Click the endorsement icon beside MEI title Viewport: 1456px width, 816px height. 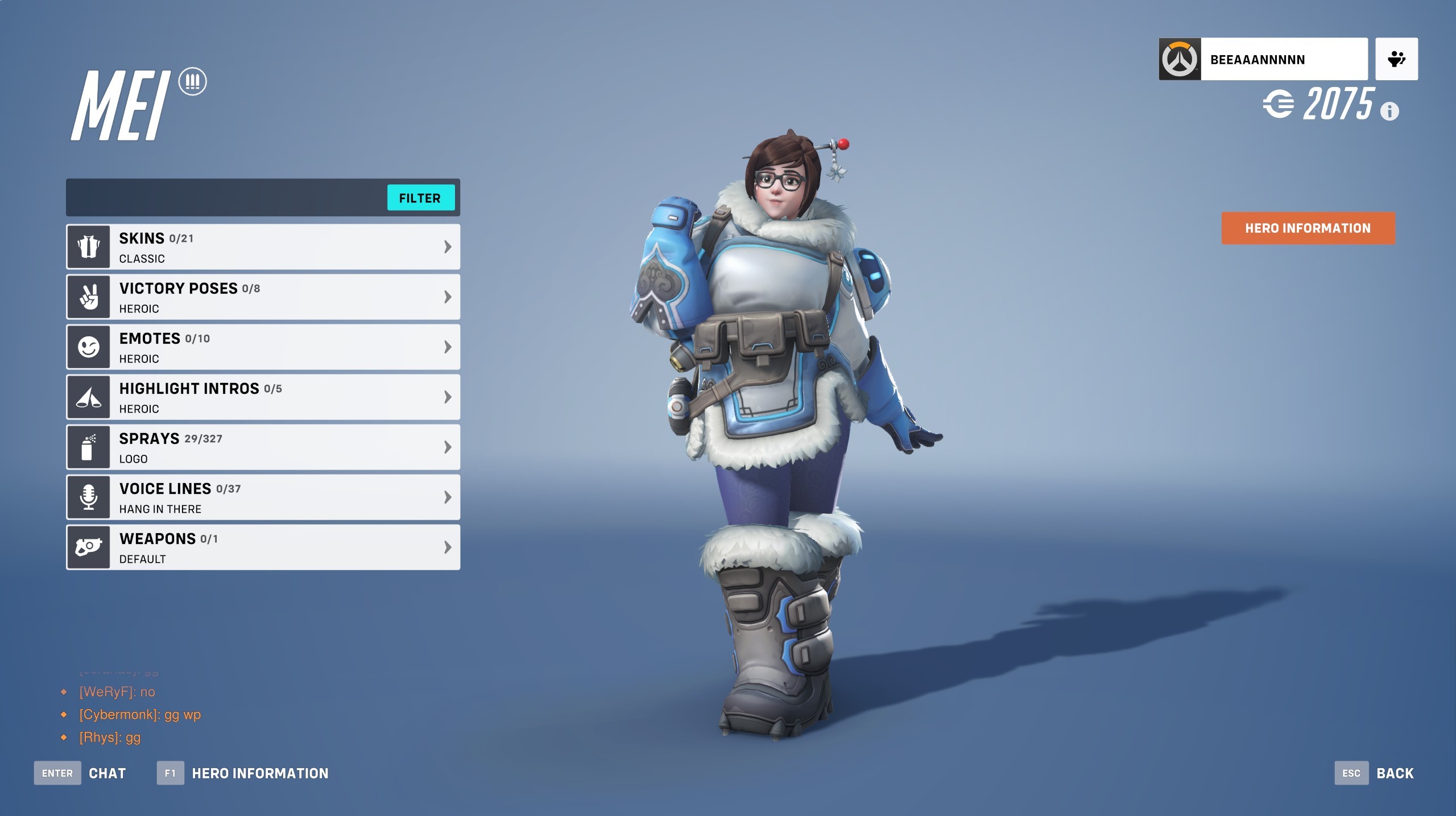pos(193,81)
